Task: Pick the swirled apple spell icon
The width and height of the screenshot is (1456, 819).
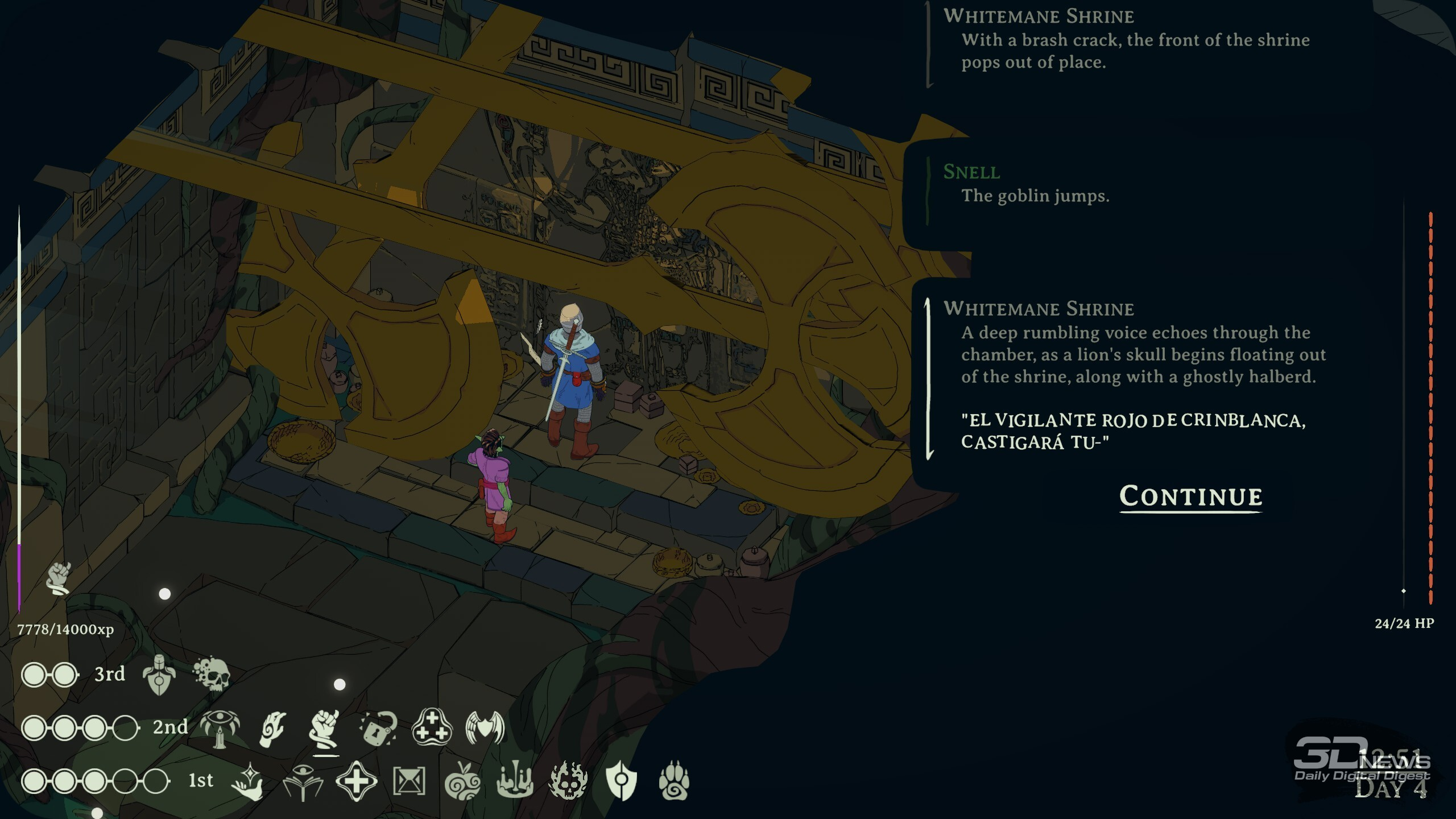Action: [x=462, y=781]
